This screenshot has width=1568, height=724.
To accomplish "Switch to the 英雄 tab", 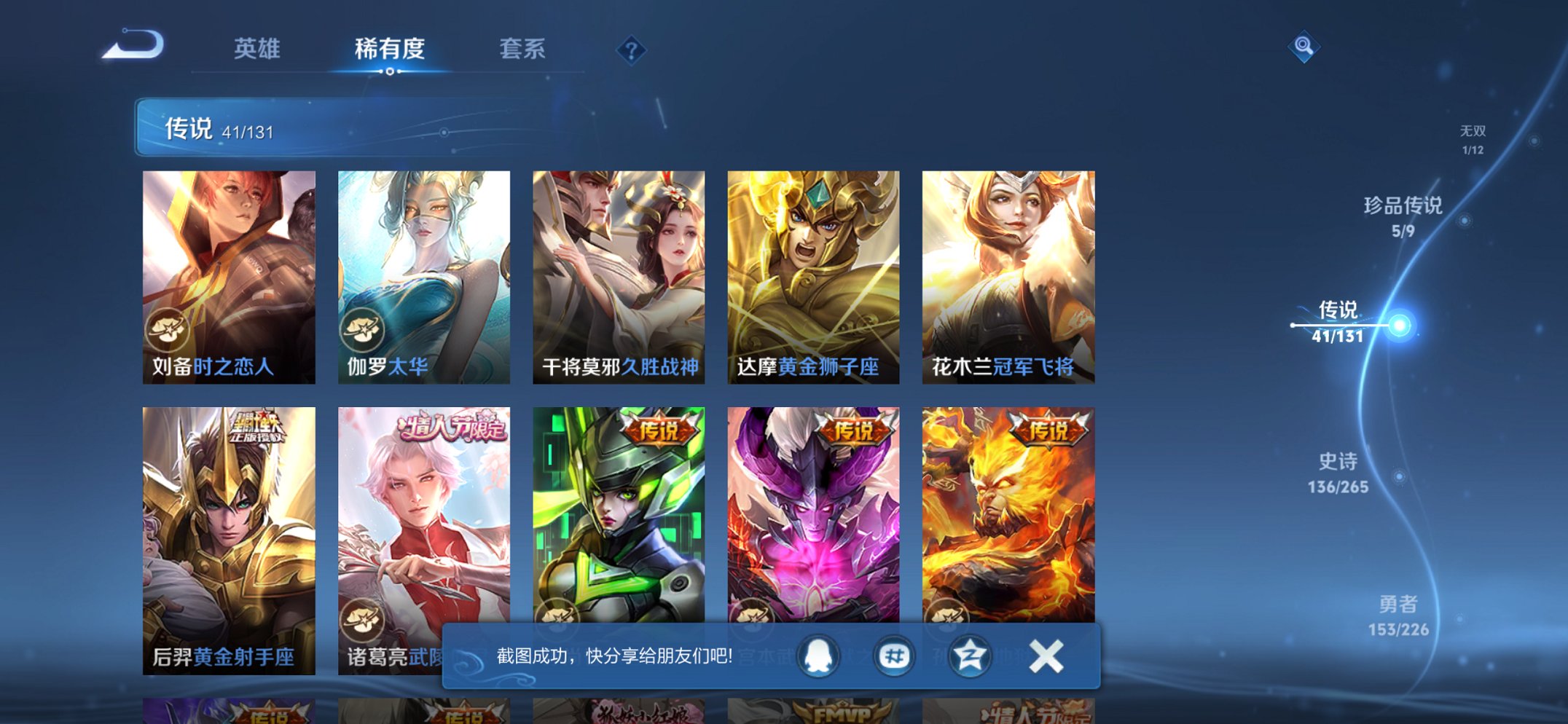I will 259,50.
